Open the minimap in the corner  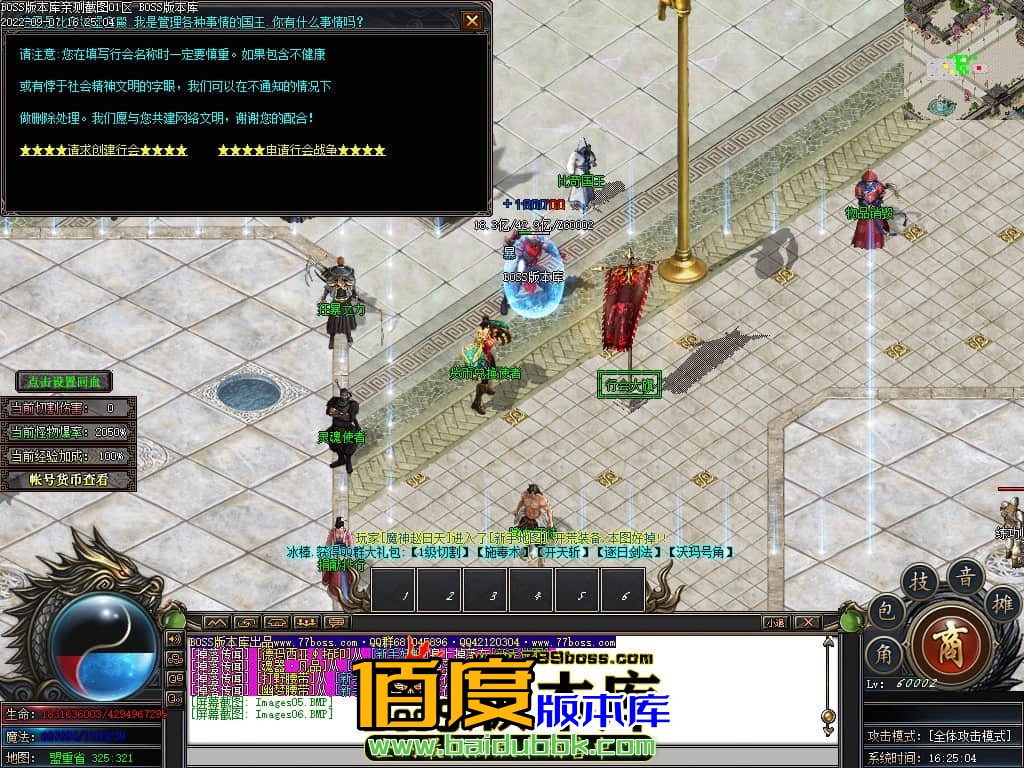963,59
